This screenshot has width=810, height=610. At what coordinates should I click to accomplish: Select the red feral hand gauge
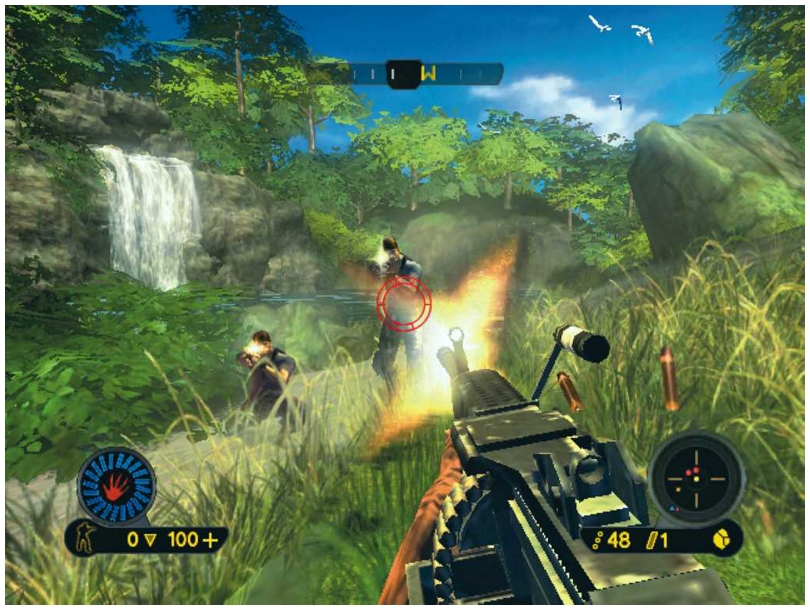[116, 487]
